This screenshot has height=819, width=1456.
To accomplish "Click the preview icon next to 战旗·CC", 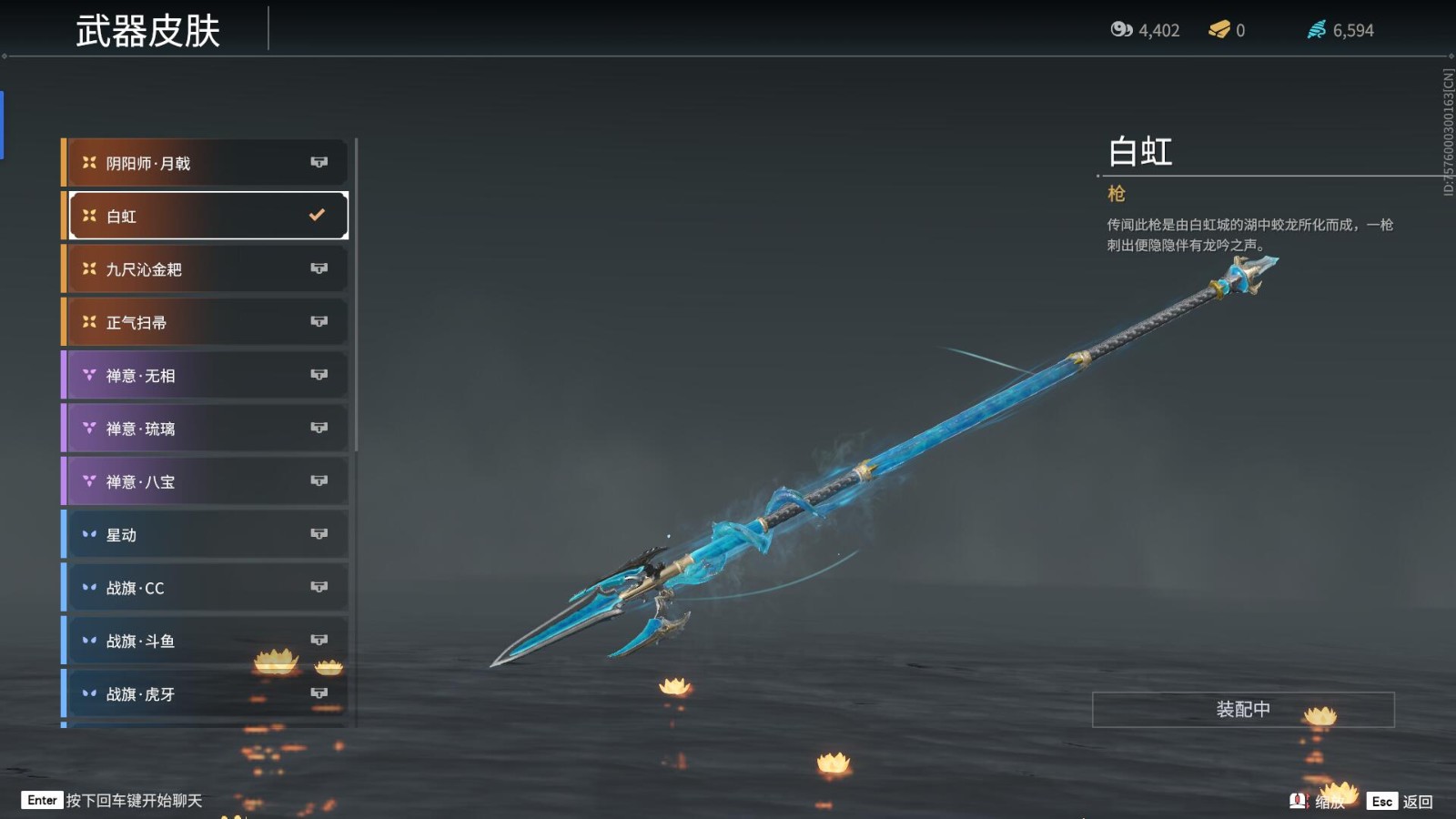I will pyautogui.click(x=319, y=588).
